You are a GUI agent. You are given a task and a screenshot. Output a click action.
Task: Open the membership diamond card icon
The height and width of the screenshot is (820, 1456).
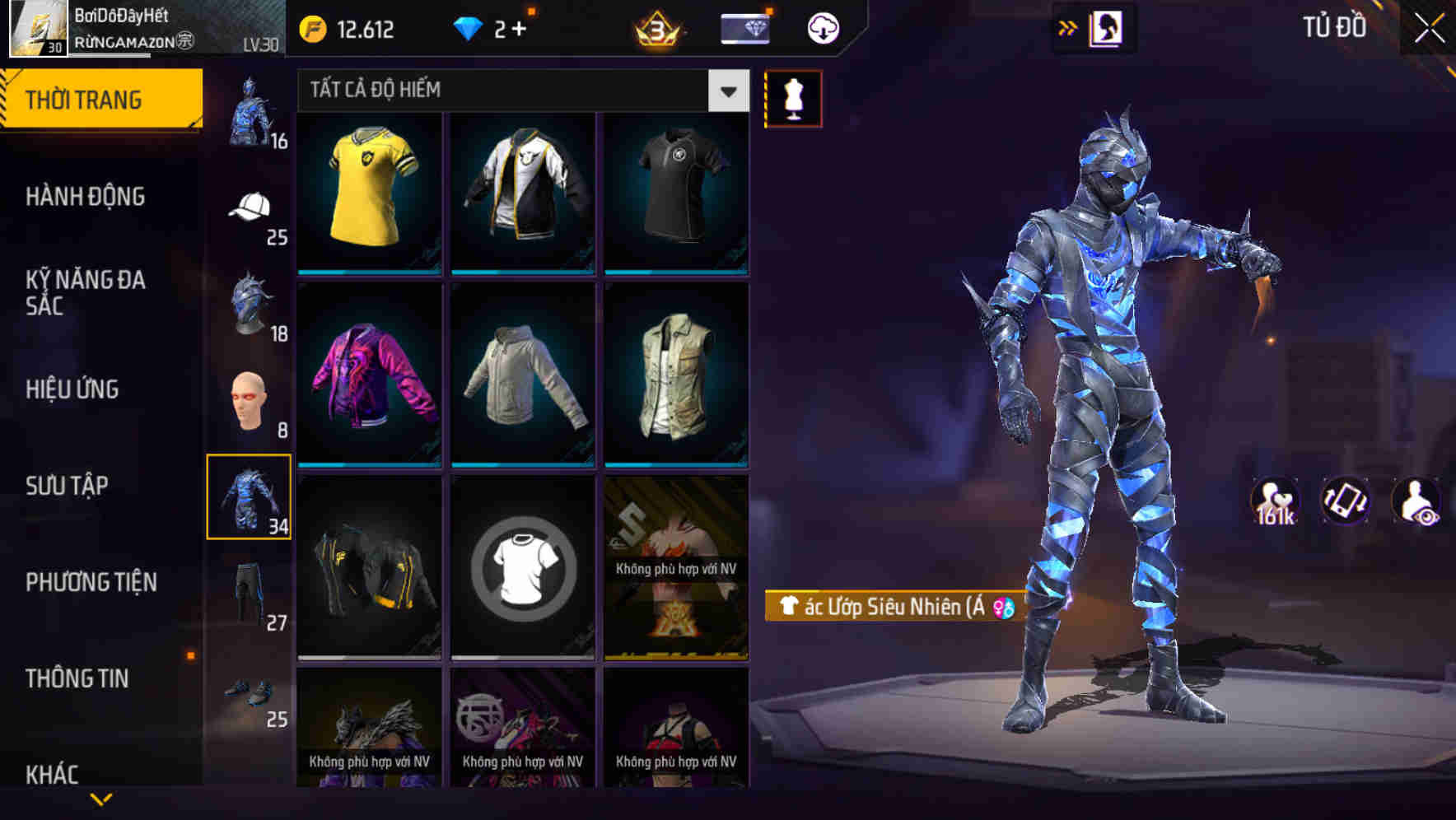(744, 27)
